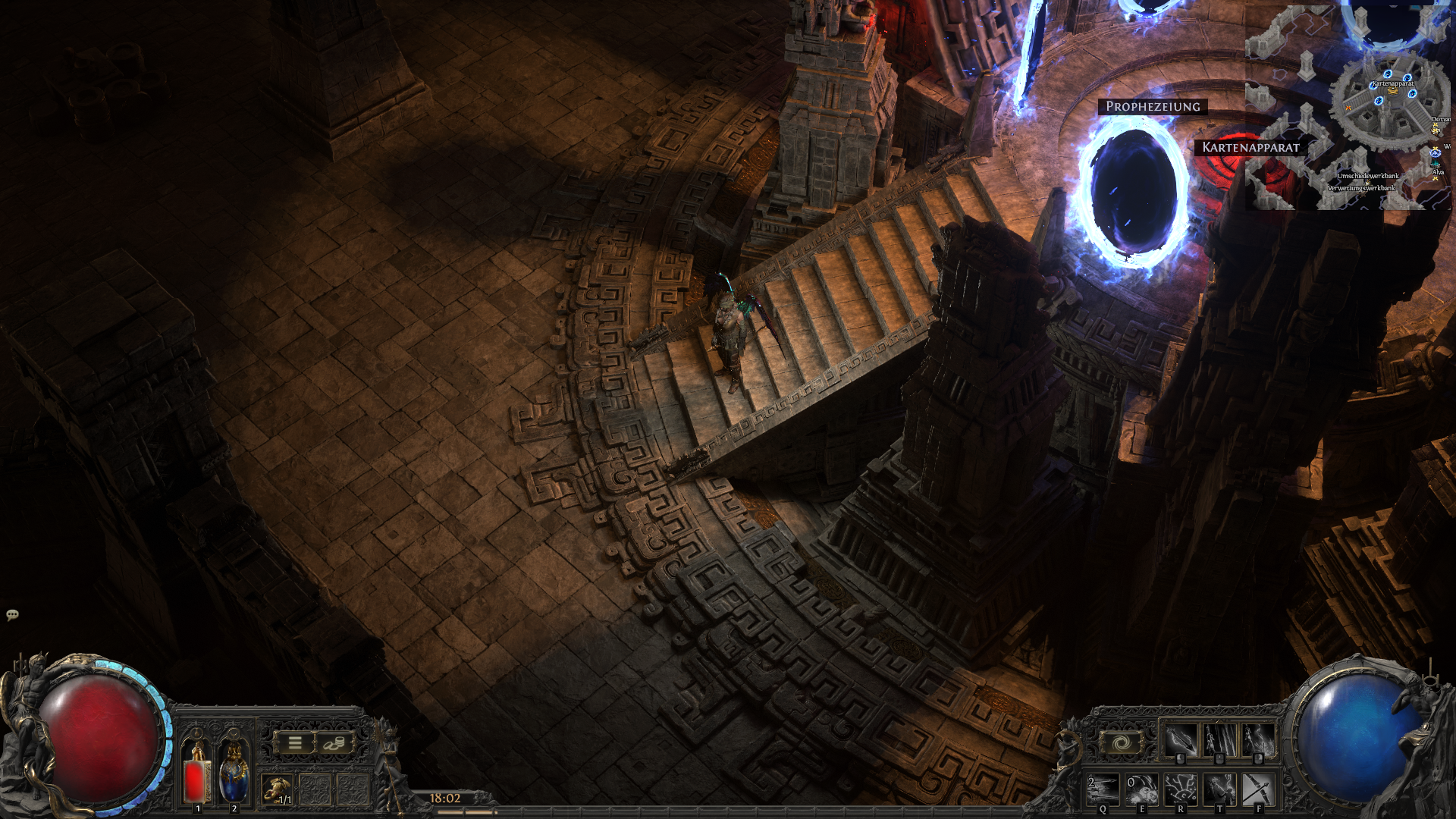Open the shop button with coins icon
The image size is (1456, 819).
[334, 743]
